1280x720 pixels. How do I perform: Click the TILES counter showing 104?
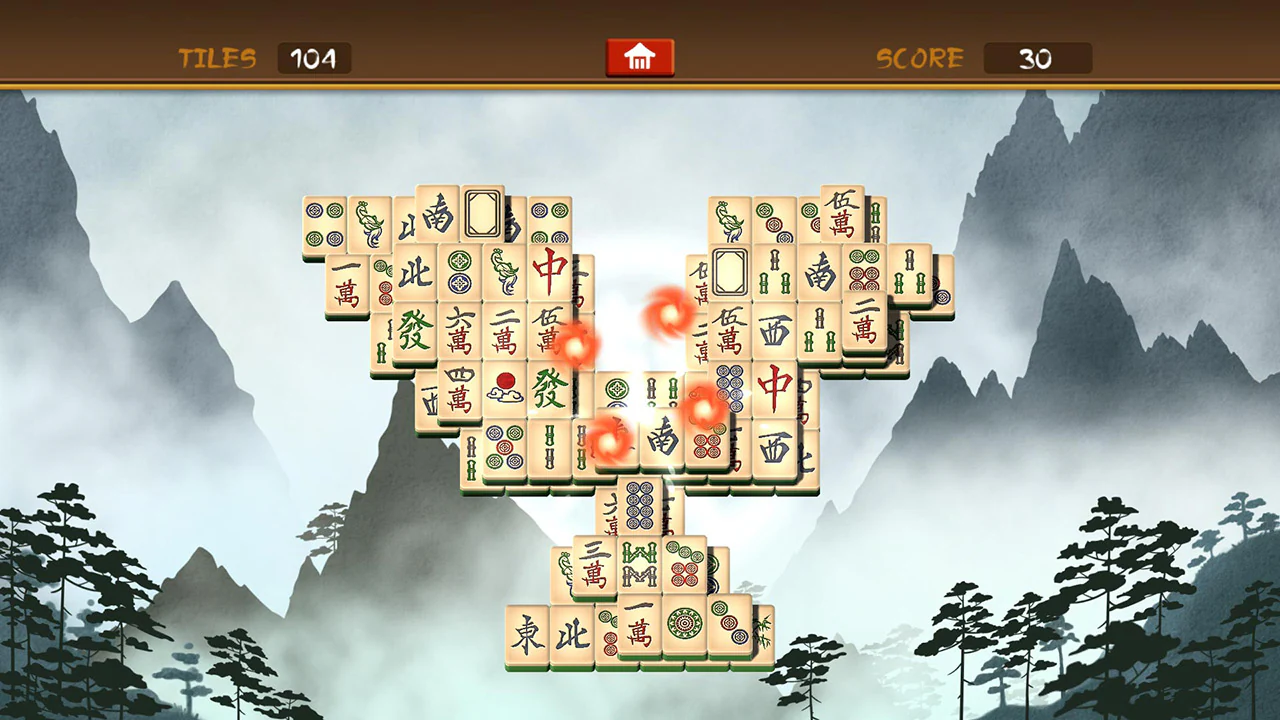[314, 58]
